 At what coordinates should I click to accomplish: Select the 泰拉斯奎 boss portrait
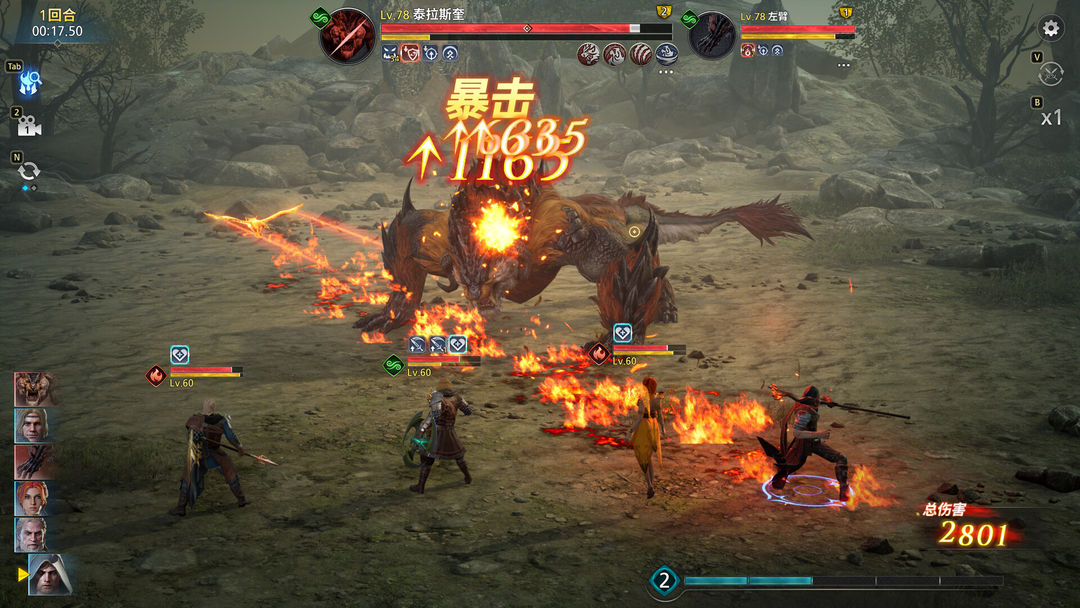[348, 36]
